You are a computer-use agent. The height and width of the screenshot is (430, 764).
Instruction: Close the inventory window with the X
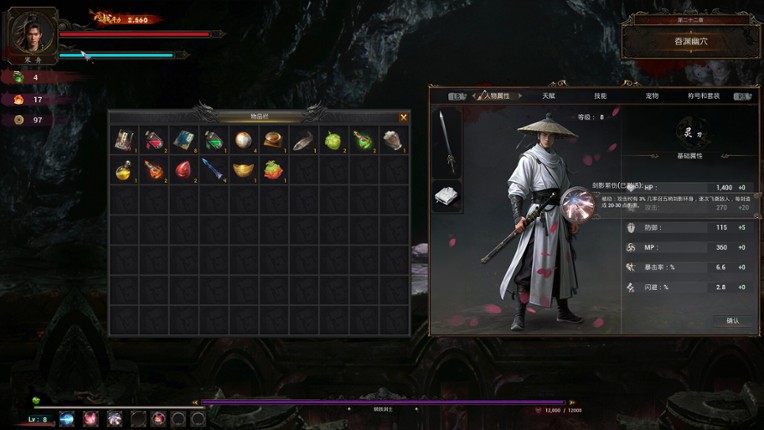[403, 117]
